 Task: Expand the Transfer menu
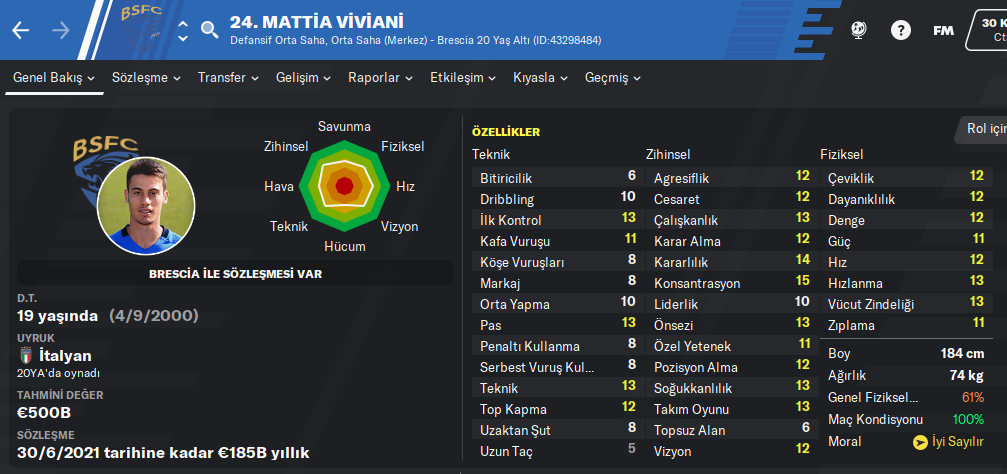228,77
